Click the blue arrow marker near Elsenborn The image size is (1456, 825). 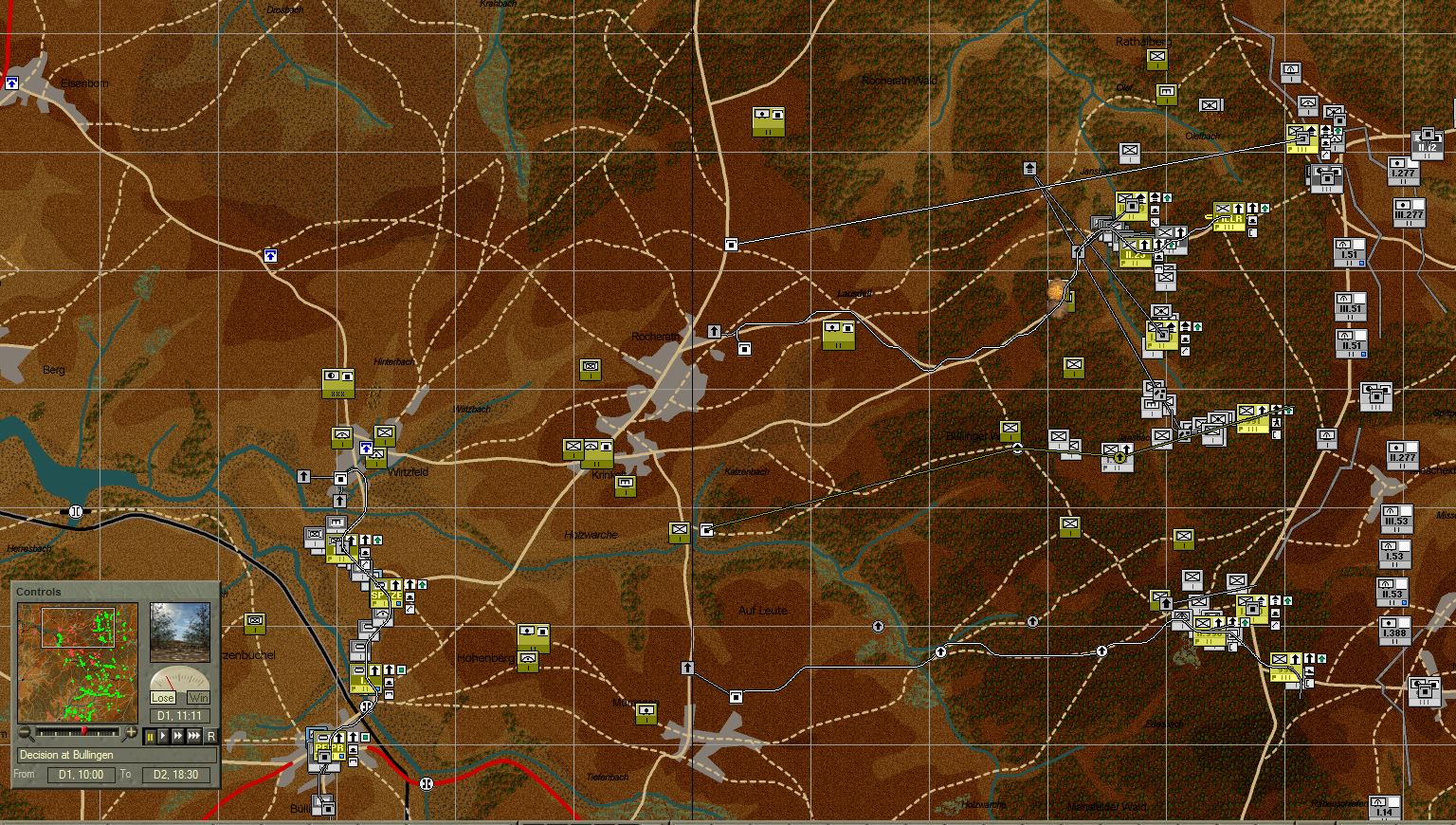[11, 83]
